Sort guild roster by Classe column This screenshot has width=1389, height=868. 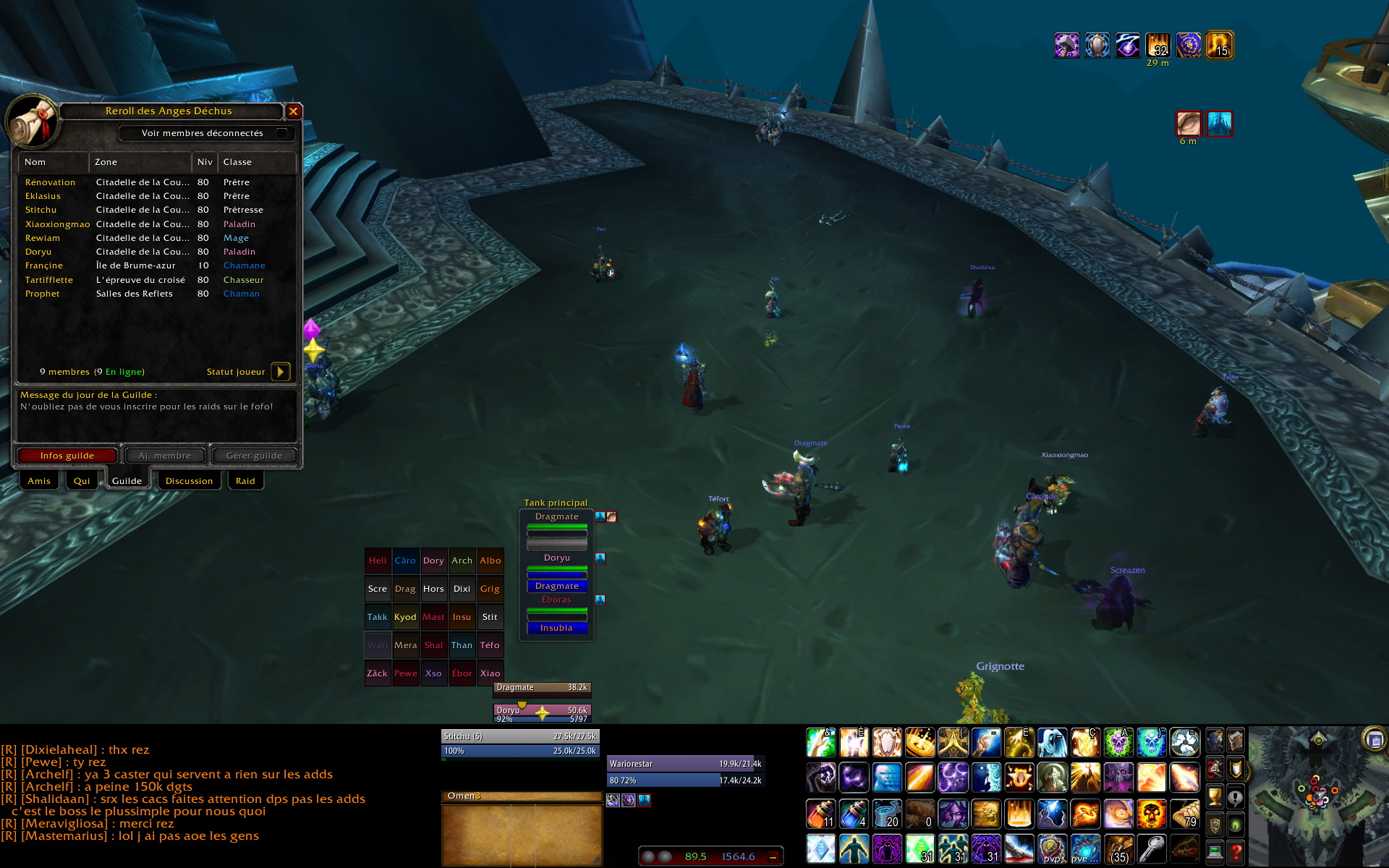pyautogui.click(x=257, y=162)
